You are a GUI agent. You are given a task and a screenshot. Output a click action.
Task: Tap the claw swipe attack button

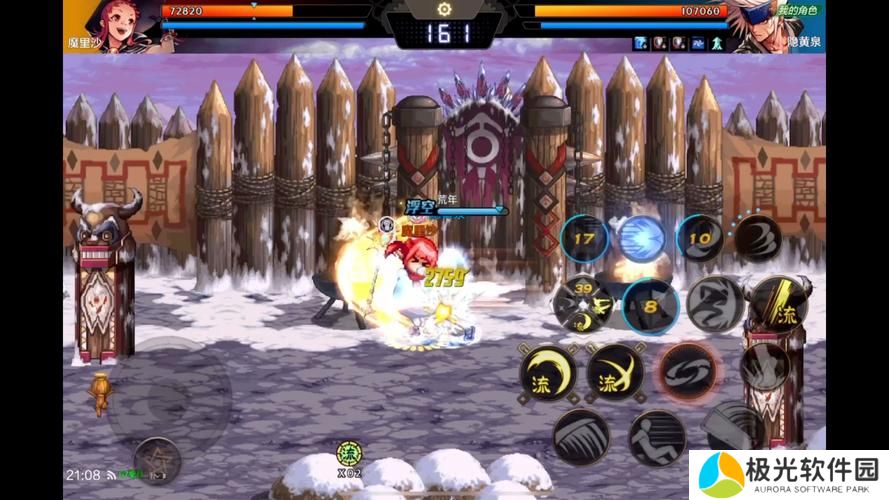[581, 437]
